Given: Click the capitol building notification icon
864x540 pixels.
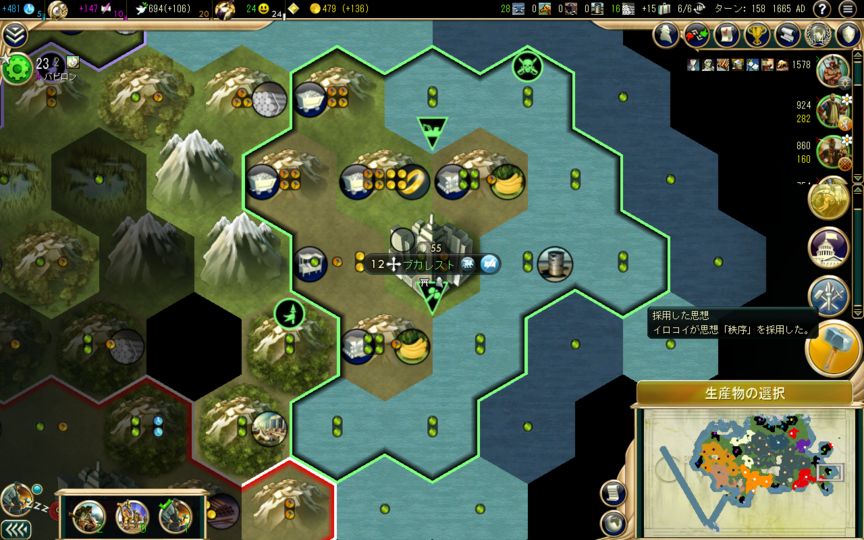Looking at the screenshot, I should [830, 247].
